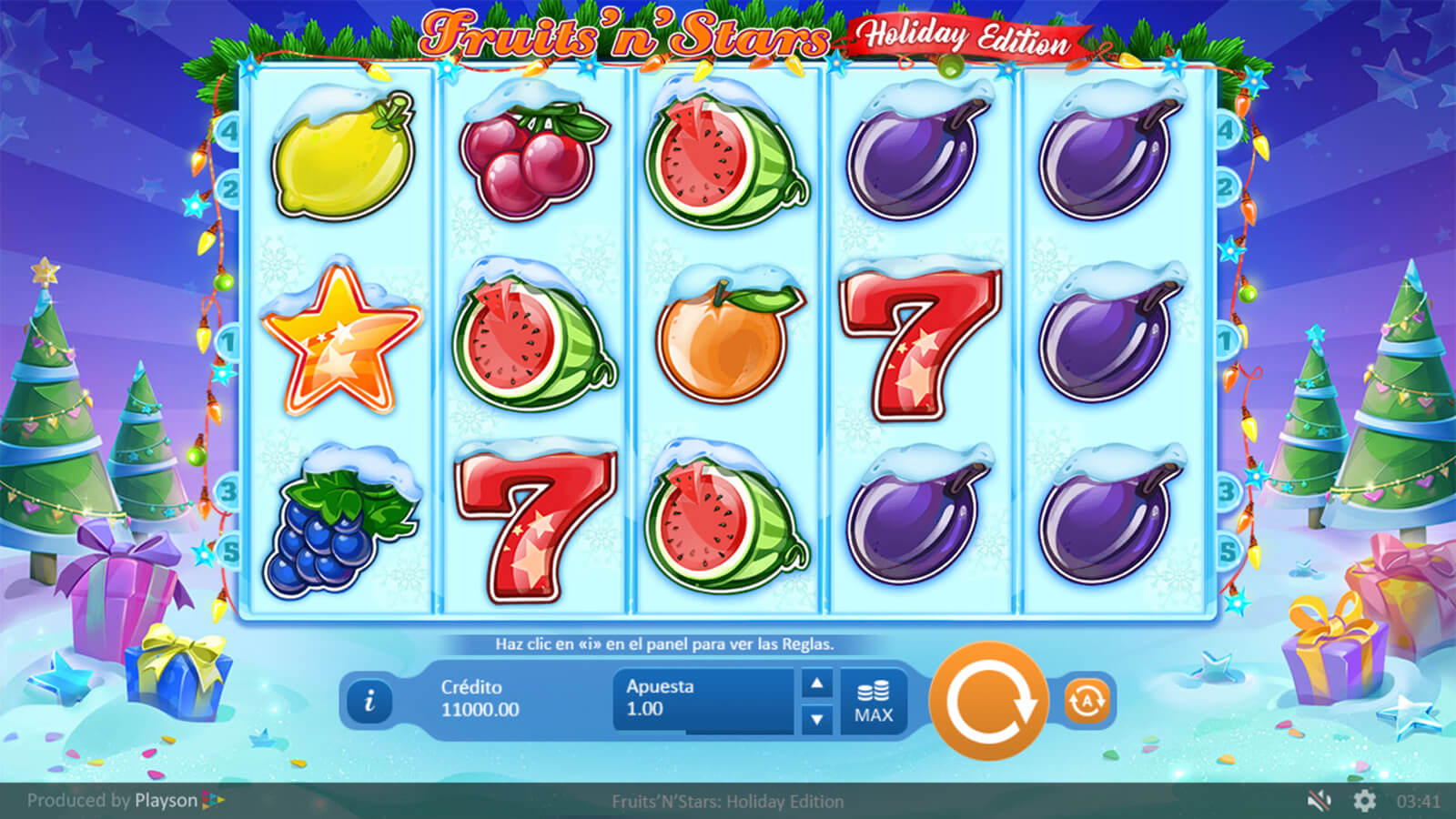Spin the reels with the orange button
The image size is (1456, 819).
989,701
